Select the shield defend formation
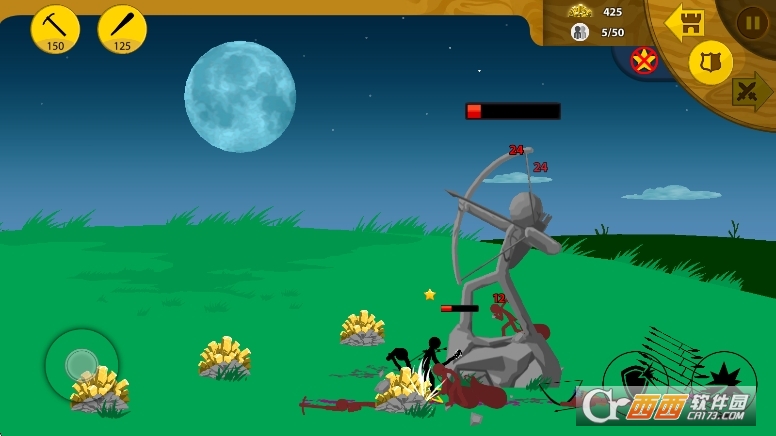The width and height of the screenshot is (776, 436). tap(711, 63)
